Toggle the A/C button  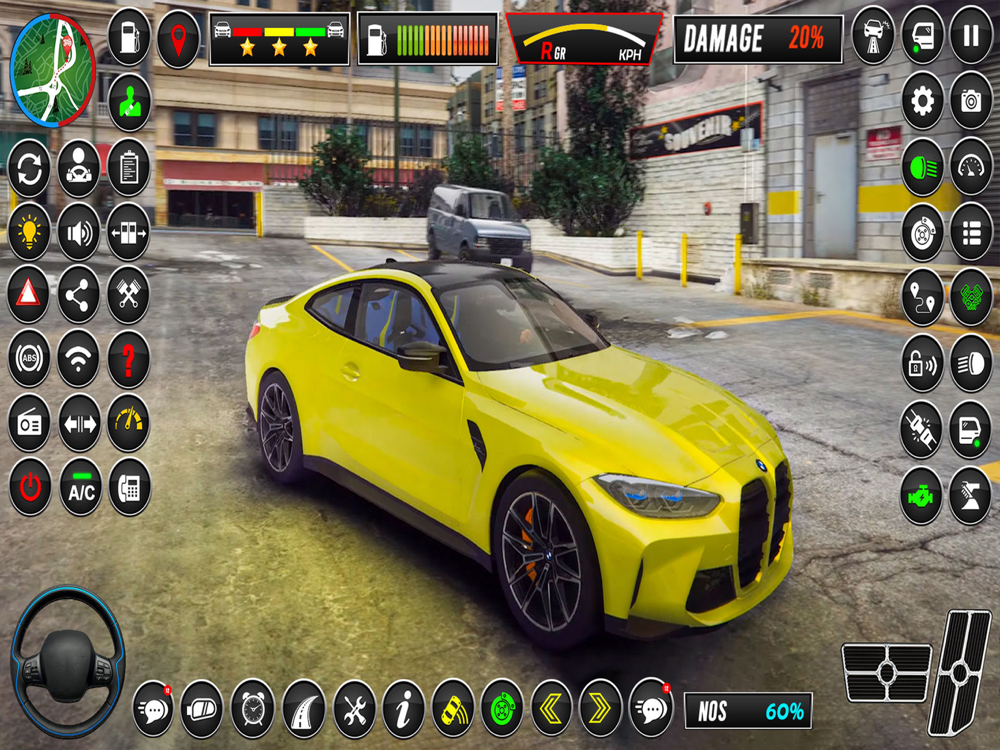click(x=80, y=487)
